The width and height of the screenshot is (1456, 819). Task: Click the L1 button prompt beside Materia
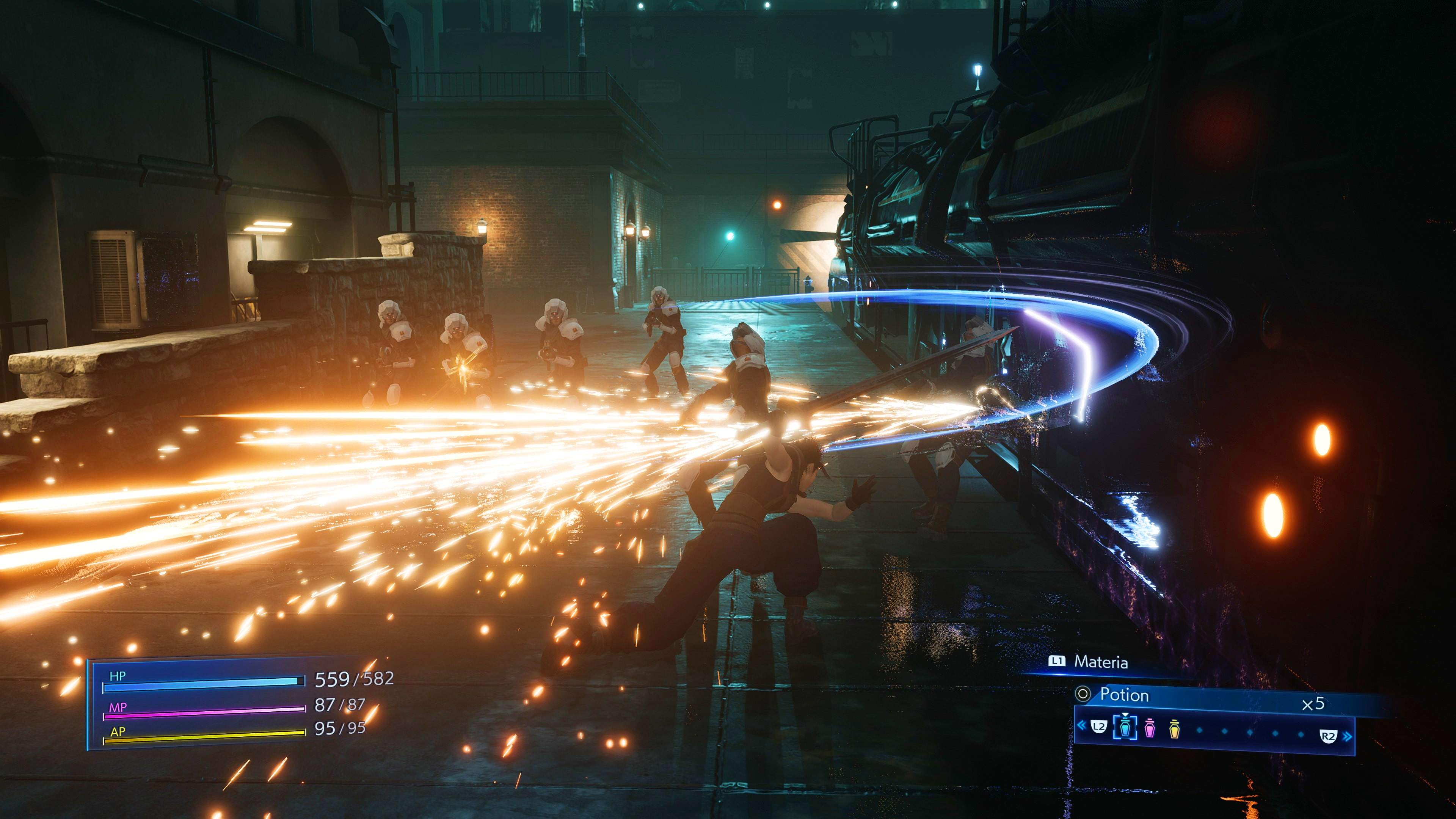(1057, 661)
